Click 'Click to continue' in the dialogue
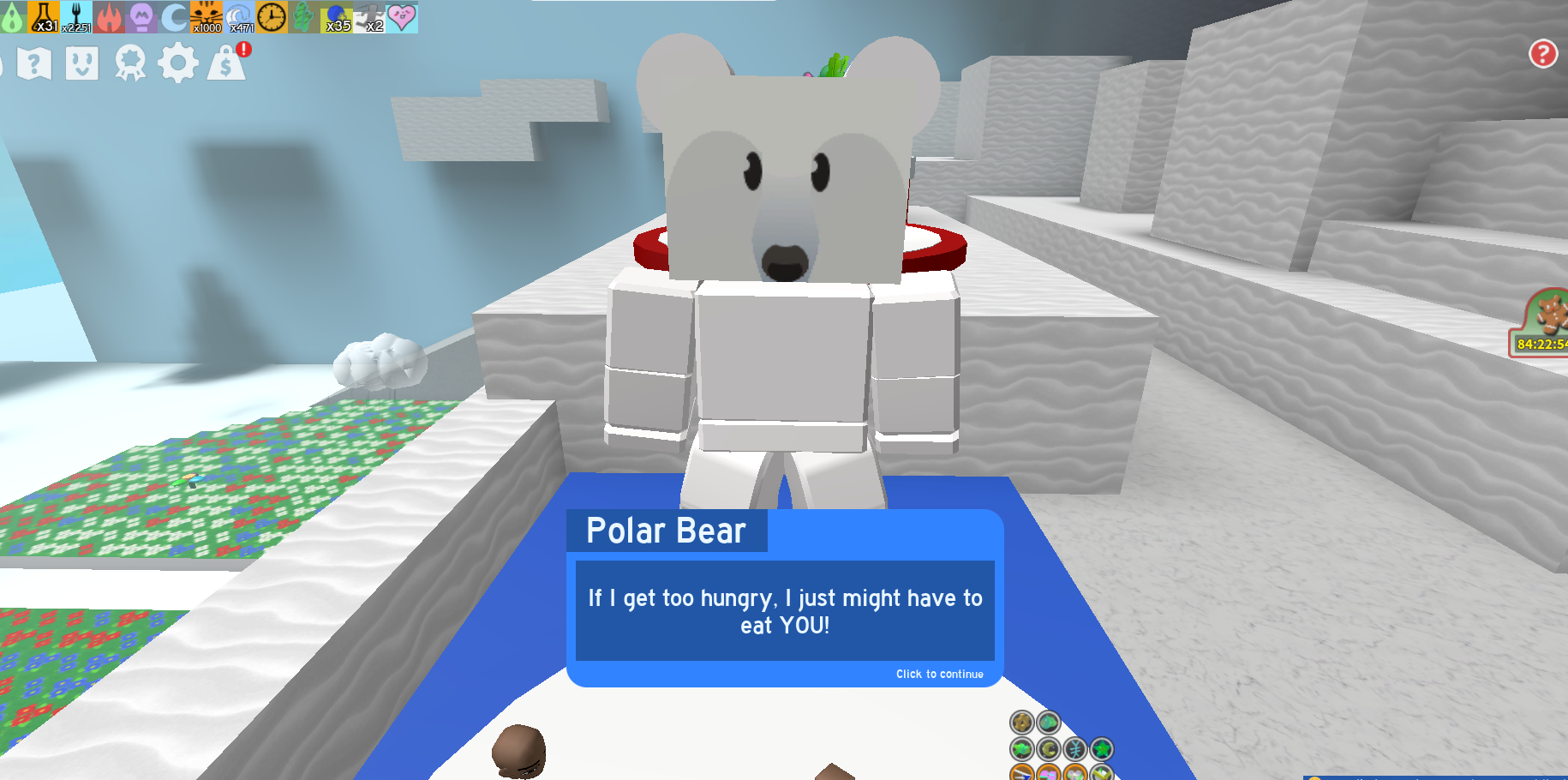This screenshot has width=1568, height=780. 938,675
